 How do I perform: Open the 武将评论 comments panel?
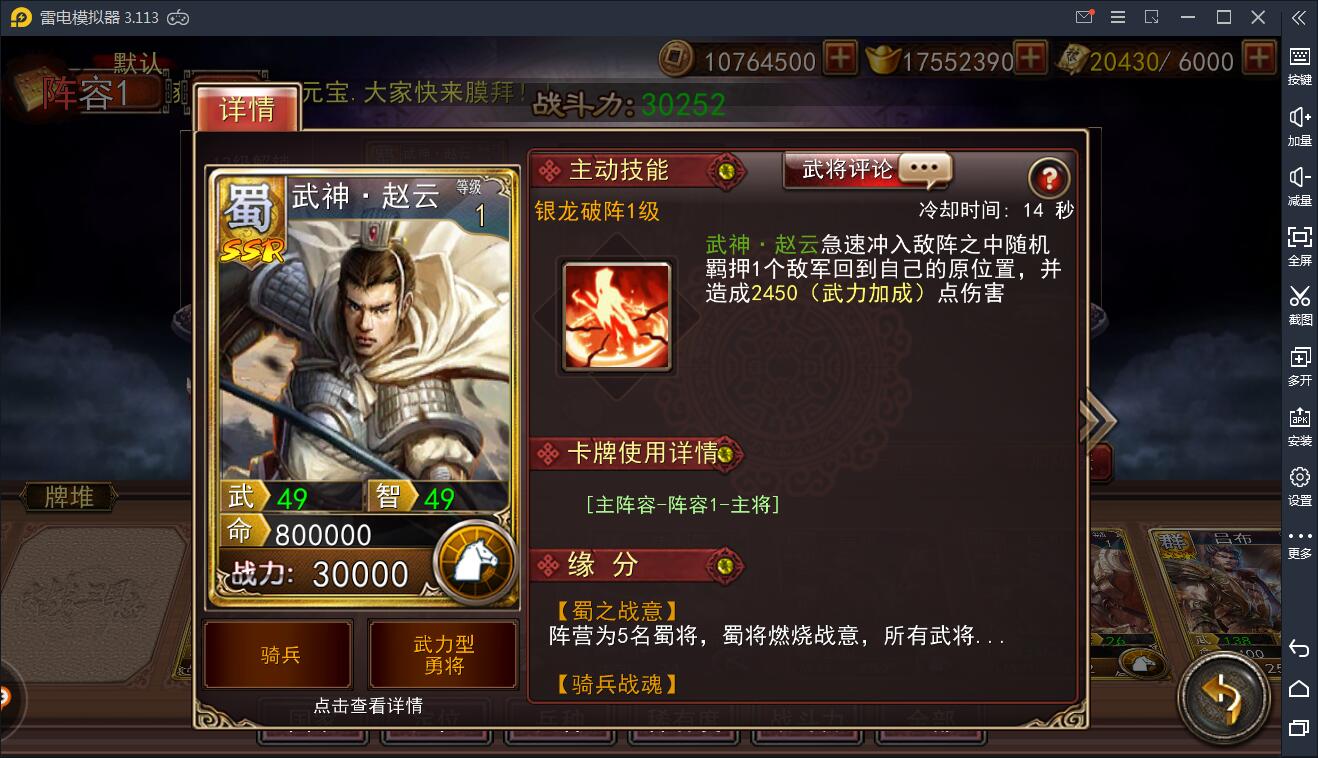coord(866,170)
